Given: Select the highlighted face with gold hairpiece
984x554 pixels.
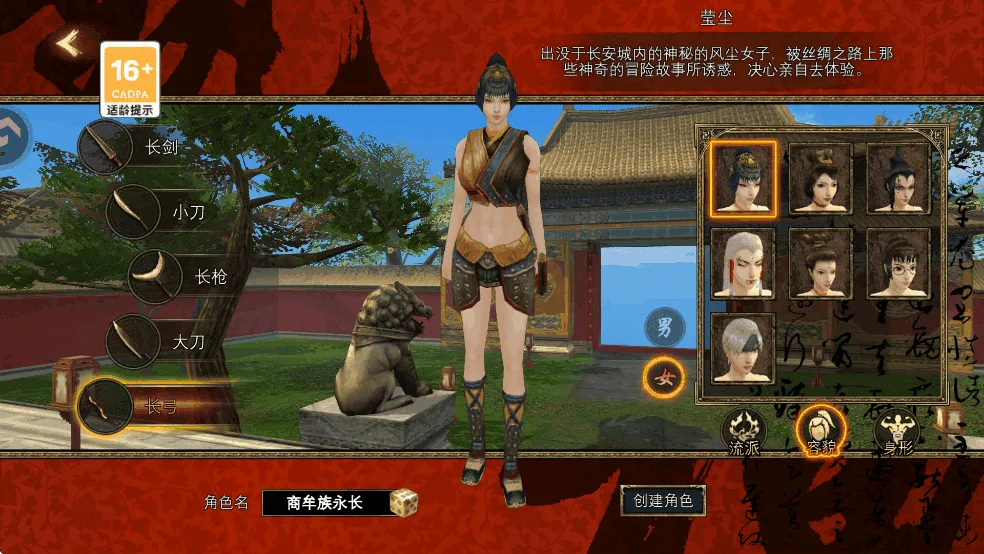Looking at the screenshot, I should [x=743, y=178].
